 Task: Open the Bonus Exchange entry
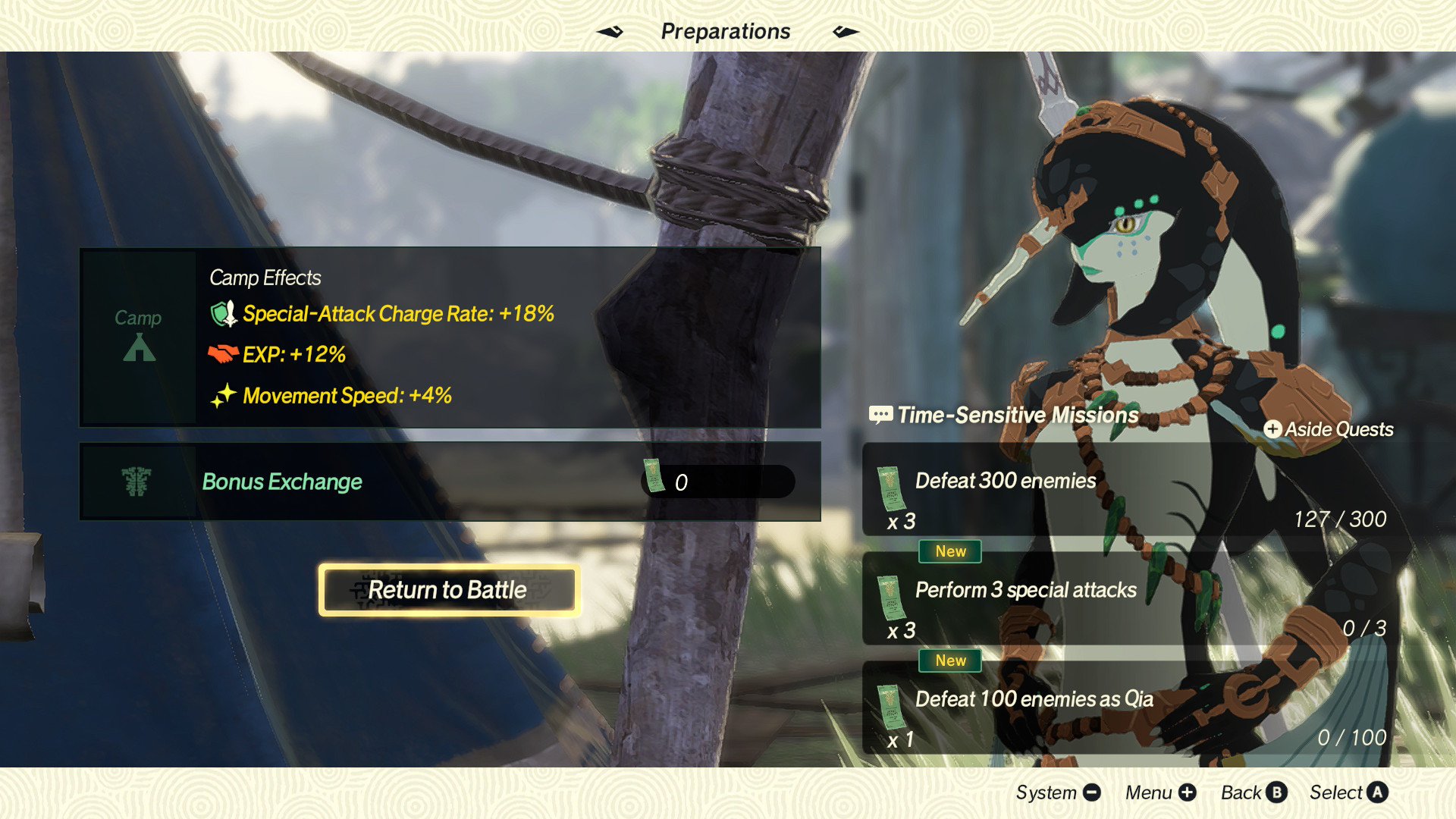(x=450, y=482)
